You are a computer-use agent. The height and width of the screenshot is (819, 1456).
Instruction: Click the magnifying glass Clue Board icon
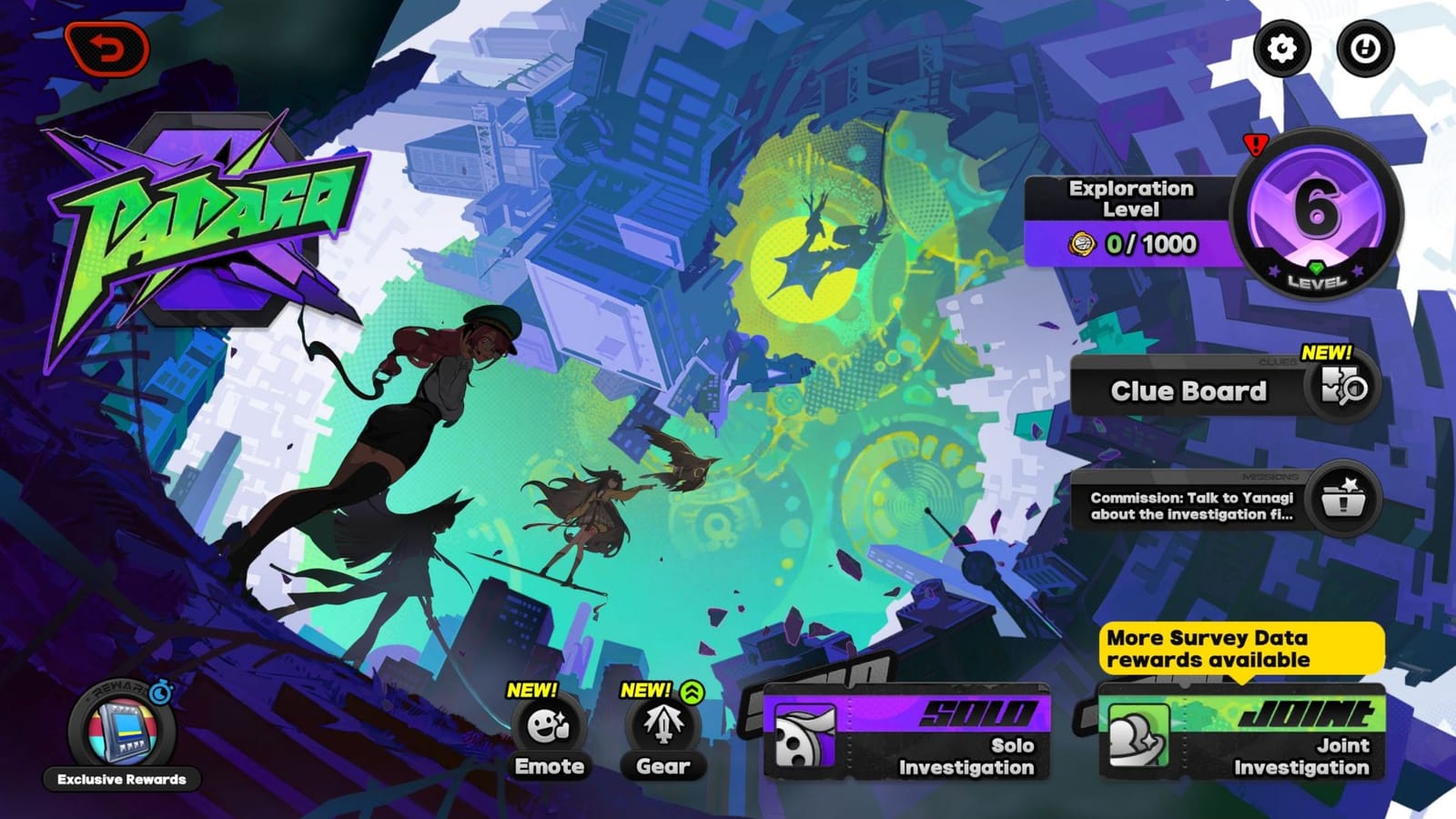click(x=1342, y=389)
